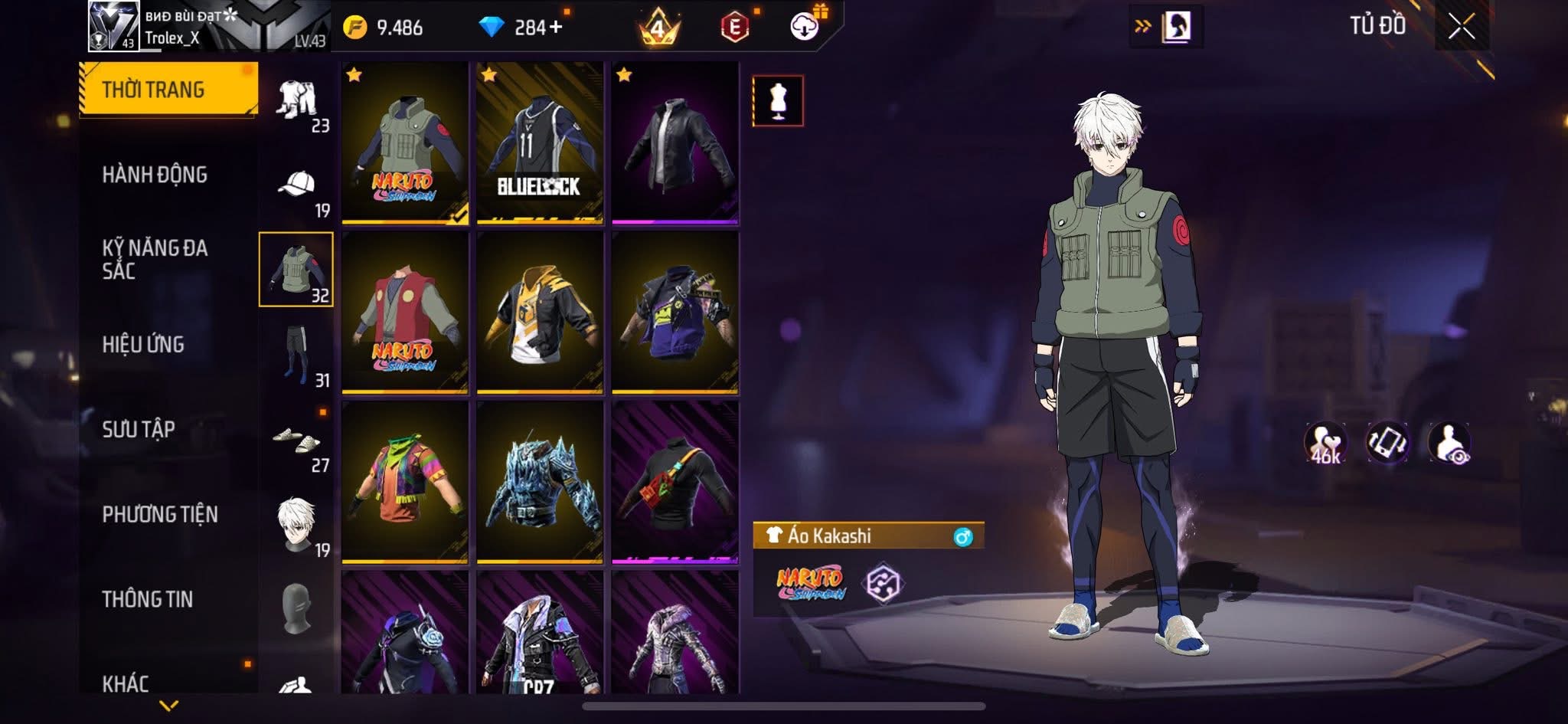
Task: Switch to the pants category
Action: coord(296,354)
